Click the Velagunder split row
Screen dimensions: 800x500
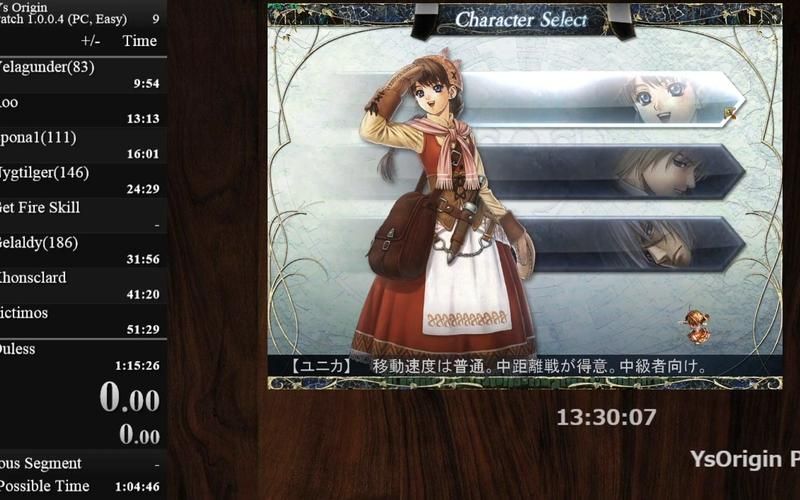[x=82, y=75]
